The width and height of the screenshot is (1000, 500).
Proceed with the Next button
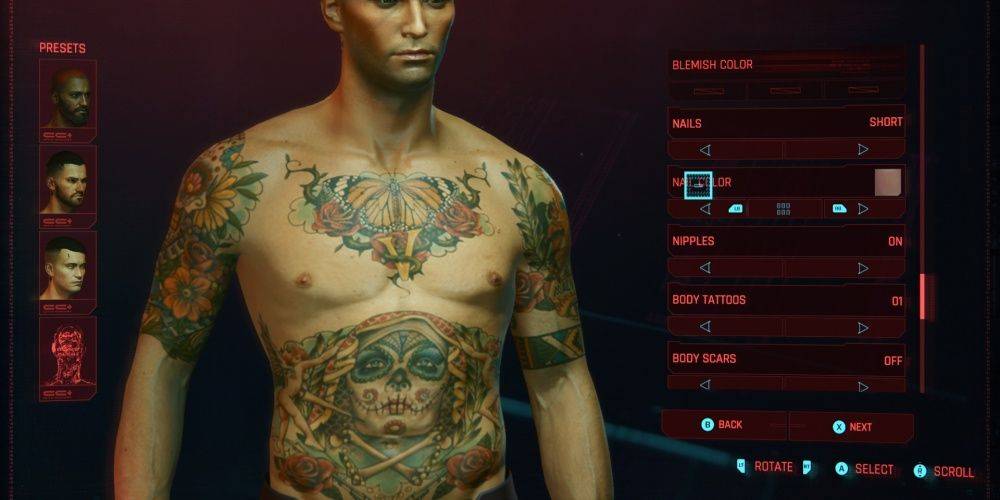pyautogui.click(x=852, y=426)
